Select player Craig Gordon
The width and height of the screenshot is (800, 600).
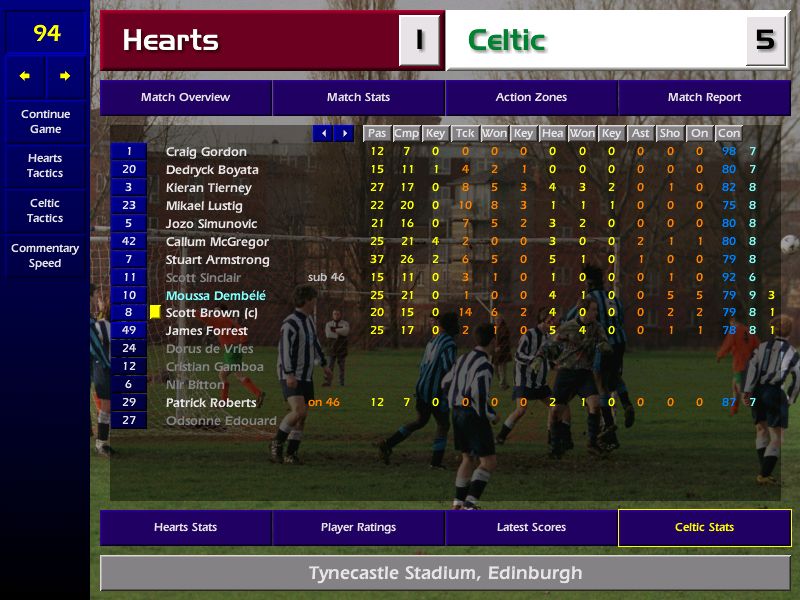click(x=206, y=152)
